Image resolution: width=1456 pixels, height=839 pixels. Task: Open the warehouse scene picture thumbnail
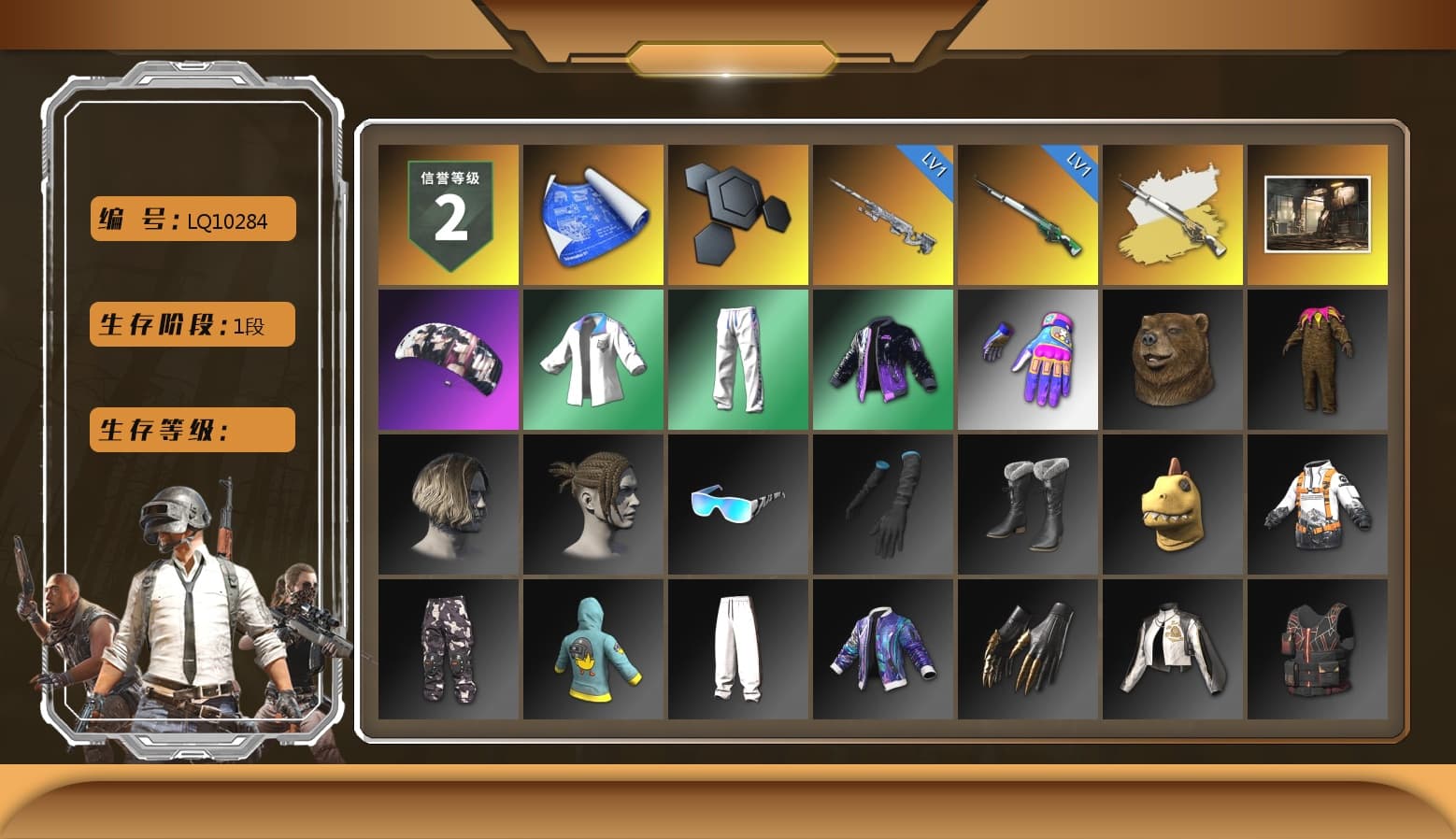(1319, 213)
